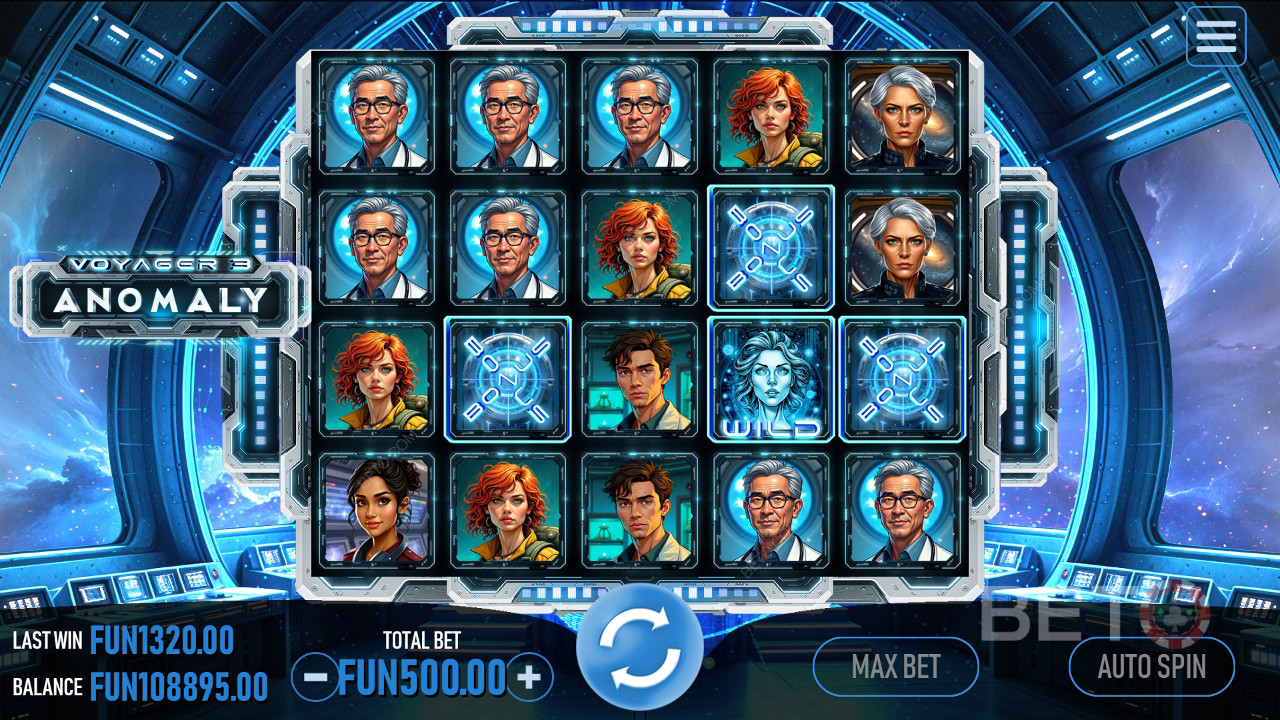The height and width of the screenshot is (720, 1280).
Task: Set the wager using Max Bet
Action: click(x=895, y=666)
